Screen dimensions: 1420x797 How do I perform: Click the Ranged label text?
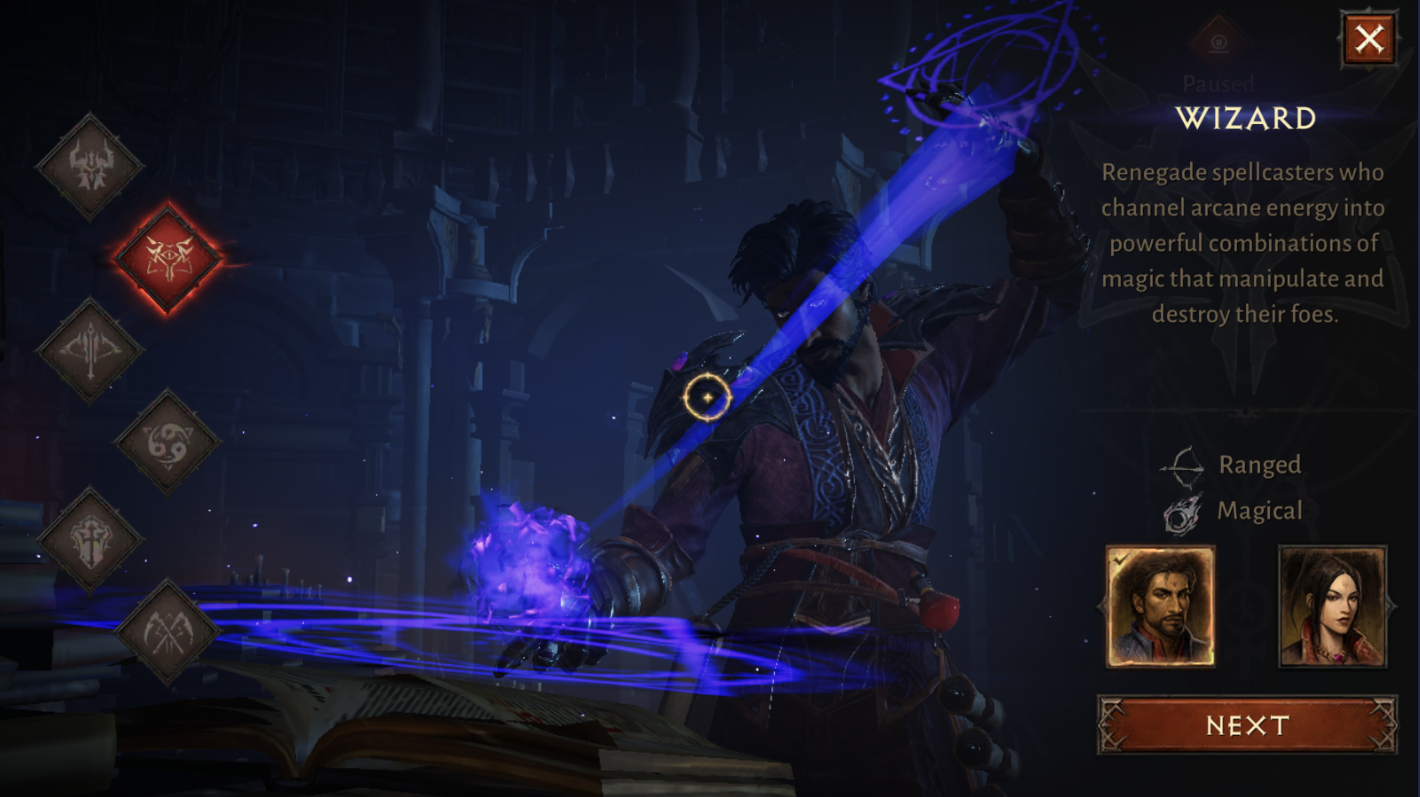pyautogui.click(x=1258, y=463)
